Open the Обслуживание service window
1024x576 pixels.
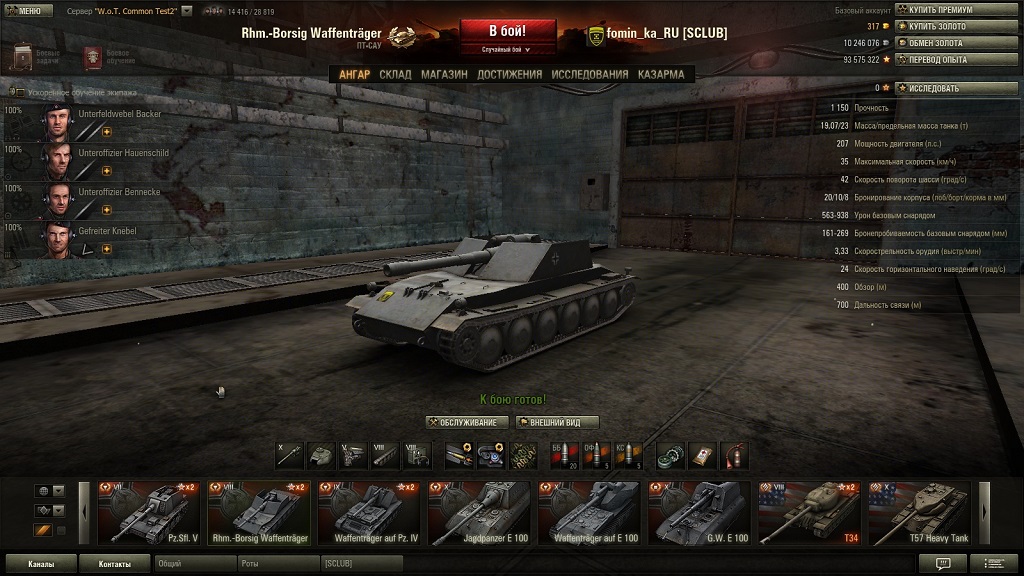(467, 422)
